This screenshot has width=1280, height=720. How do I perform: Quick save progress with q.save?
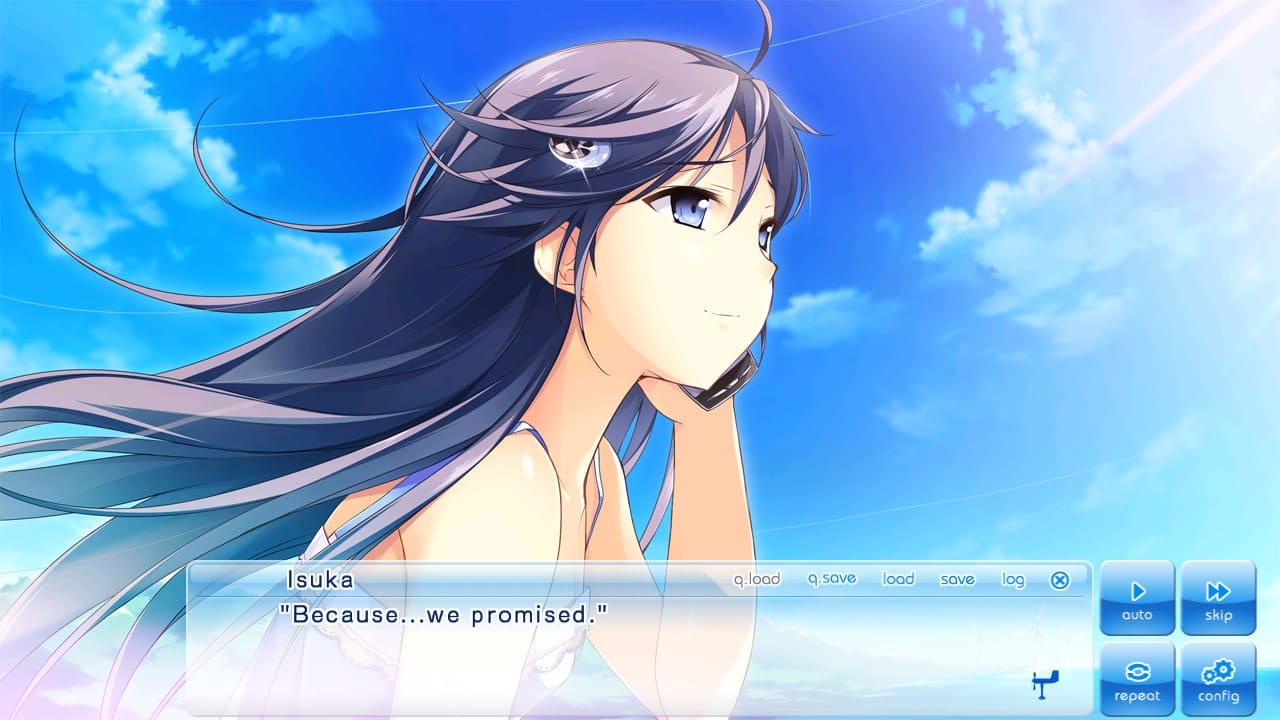point(834,578)
